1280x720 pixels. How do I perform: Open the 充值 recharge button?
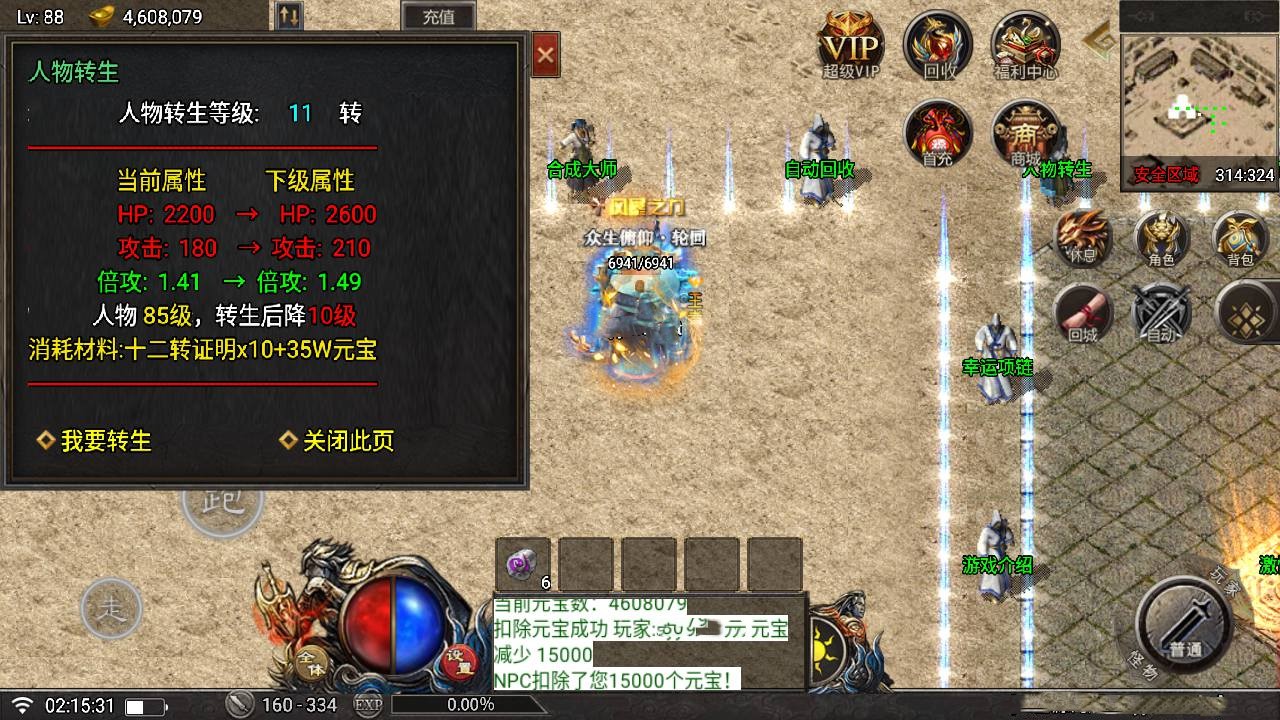coord(438,16)
